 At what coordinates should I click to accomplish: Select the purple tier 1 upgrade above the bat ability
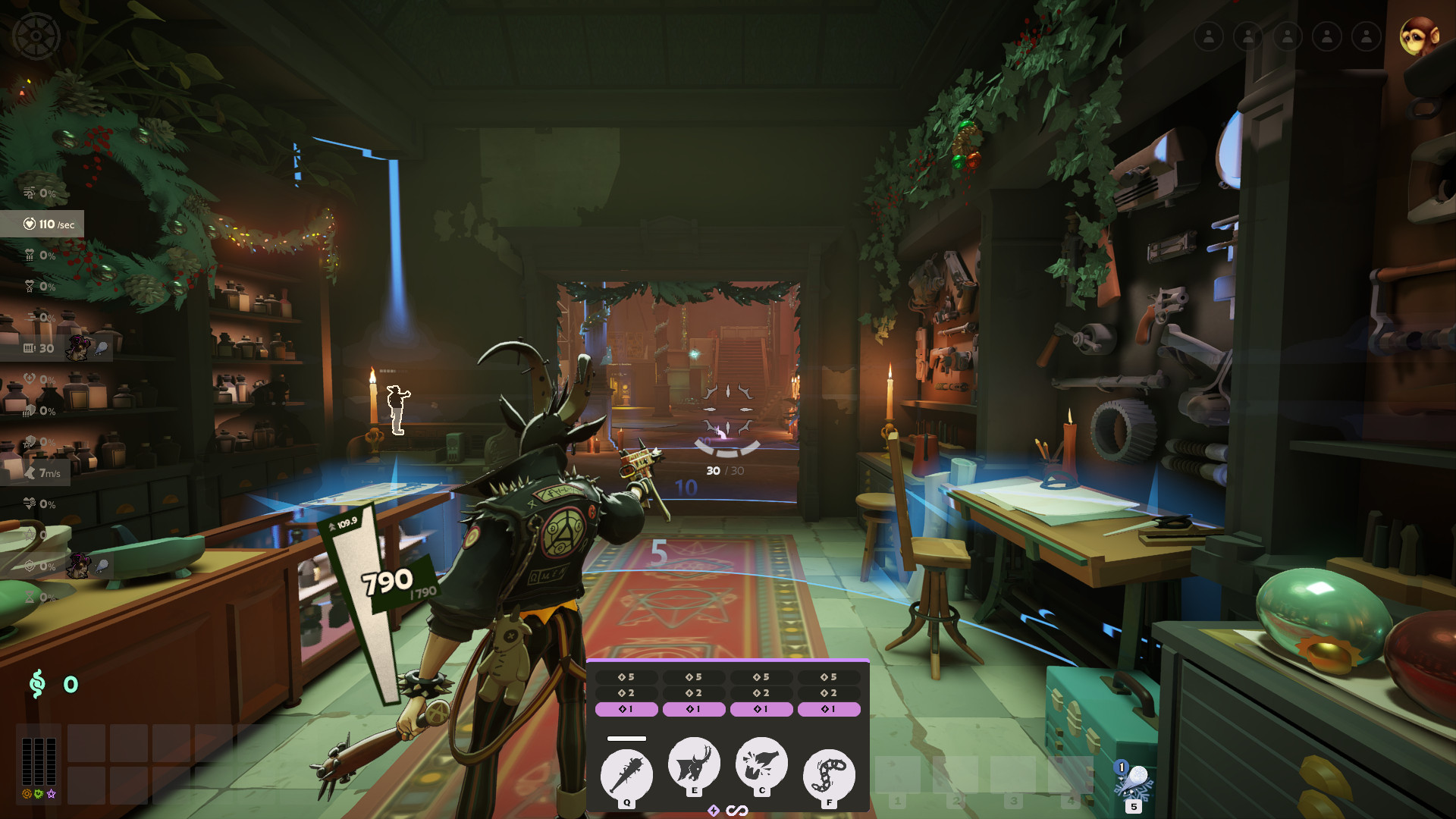point(626,710)
